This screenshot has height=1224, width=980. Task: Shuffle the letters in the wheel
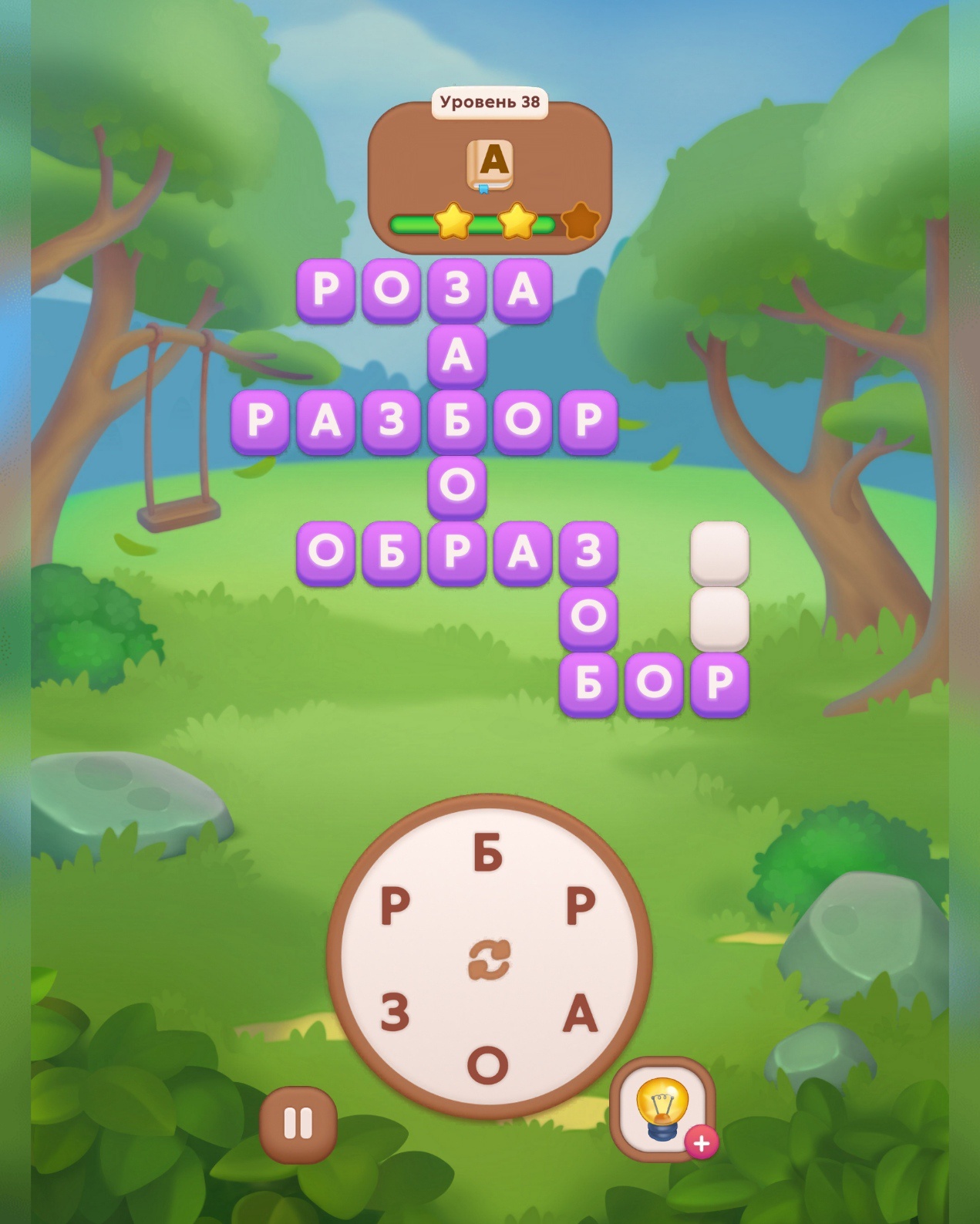(x=489, y=961)
